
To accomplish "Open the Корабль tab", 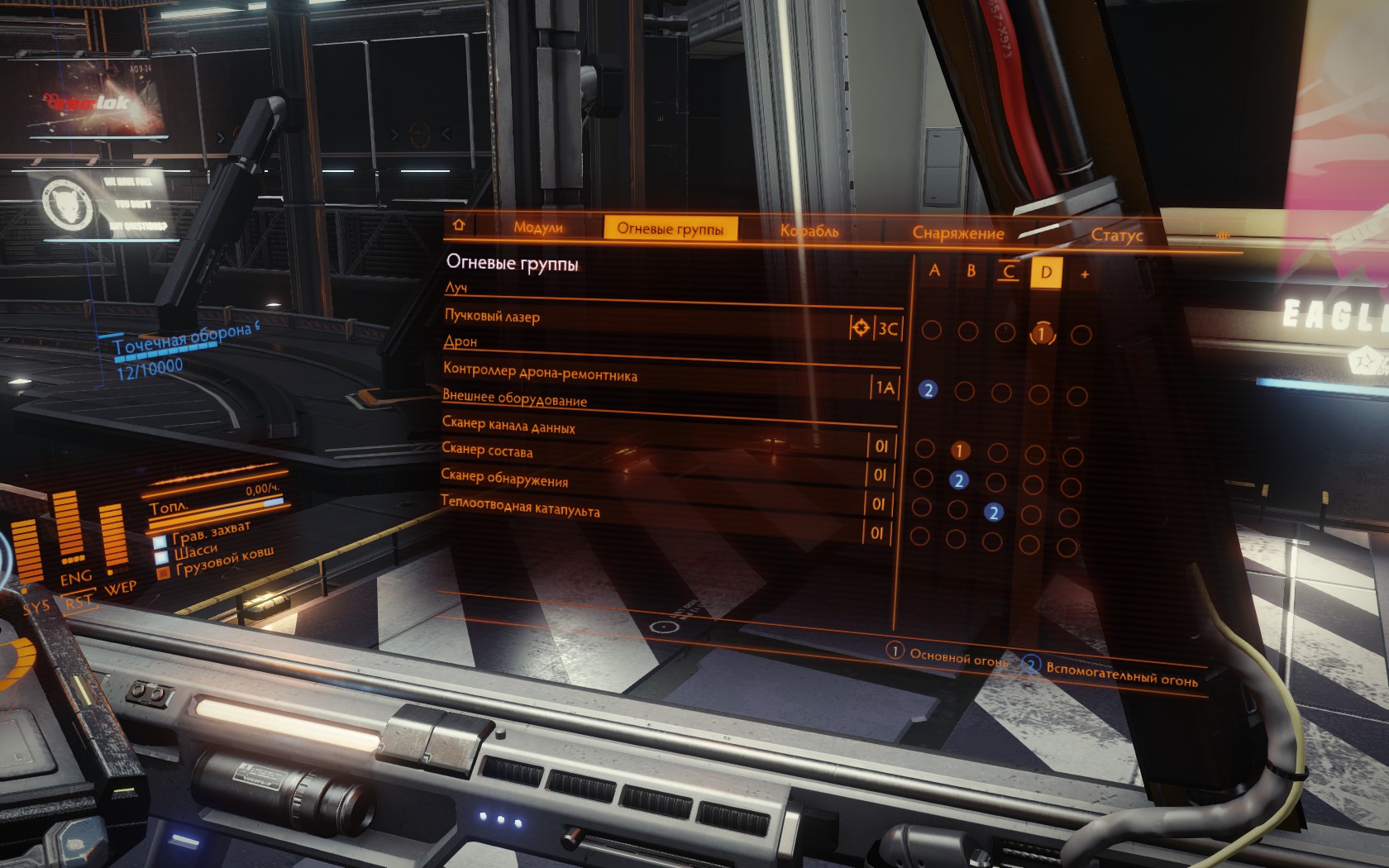I will coord(809,231).
